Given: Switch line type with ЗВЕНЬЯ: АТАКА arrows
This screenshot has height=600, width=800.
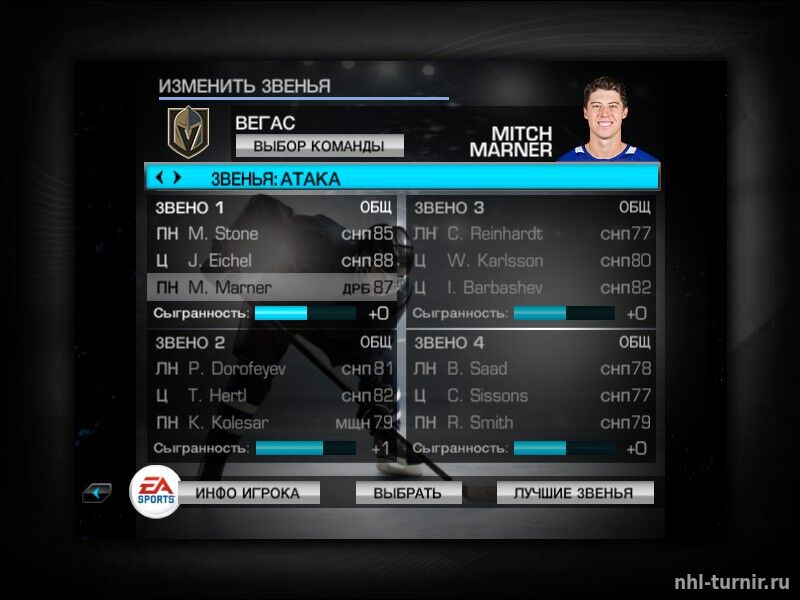Looking at the screenshot, I should click(166, 179).
